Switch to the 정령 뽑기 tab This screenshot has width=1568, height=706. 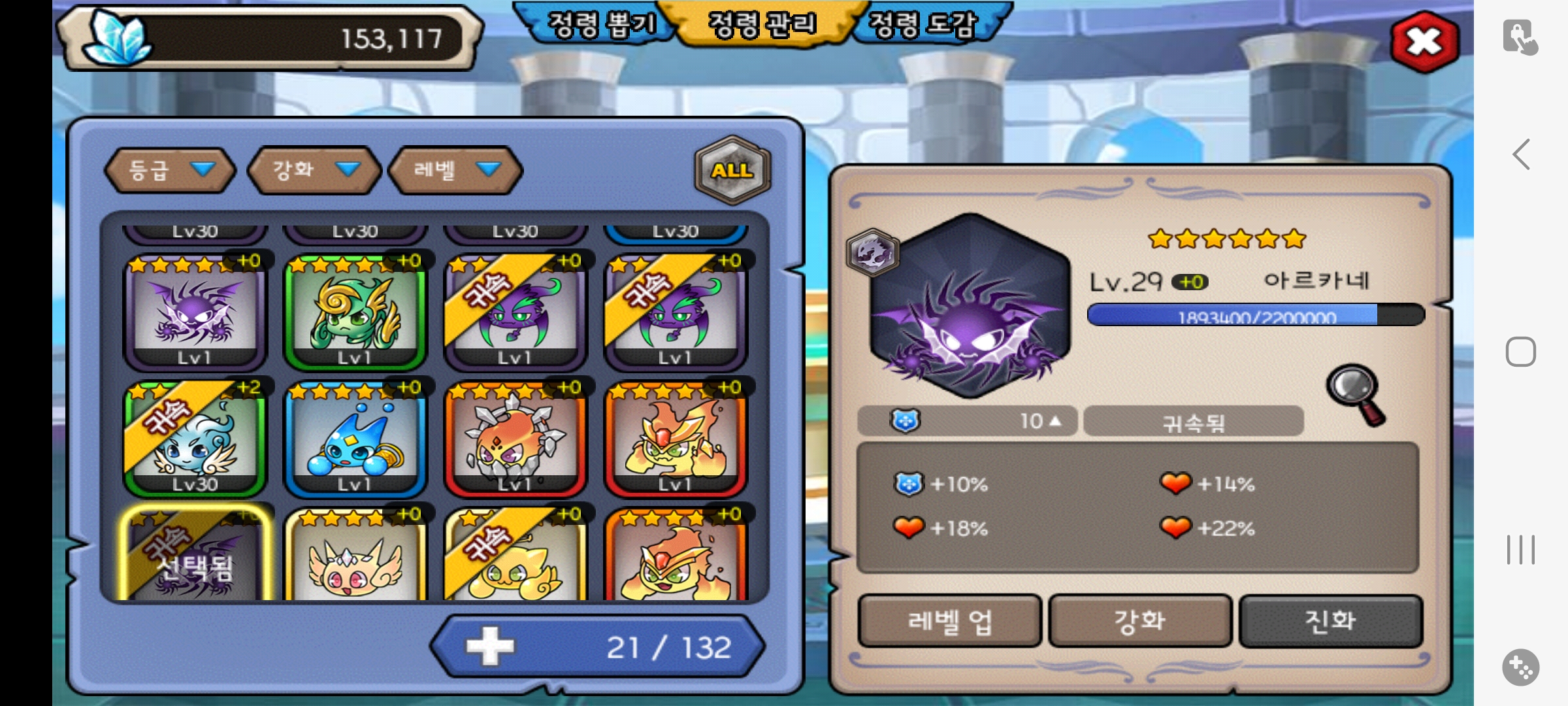coord(600,24)
